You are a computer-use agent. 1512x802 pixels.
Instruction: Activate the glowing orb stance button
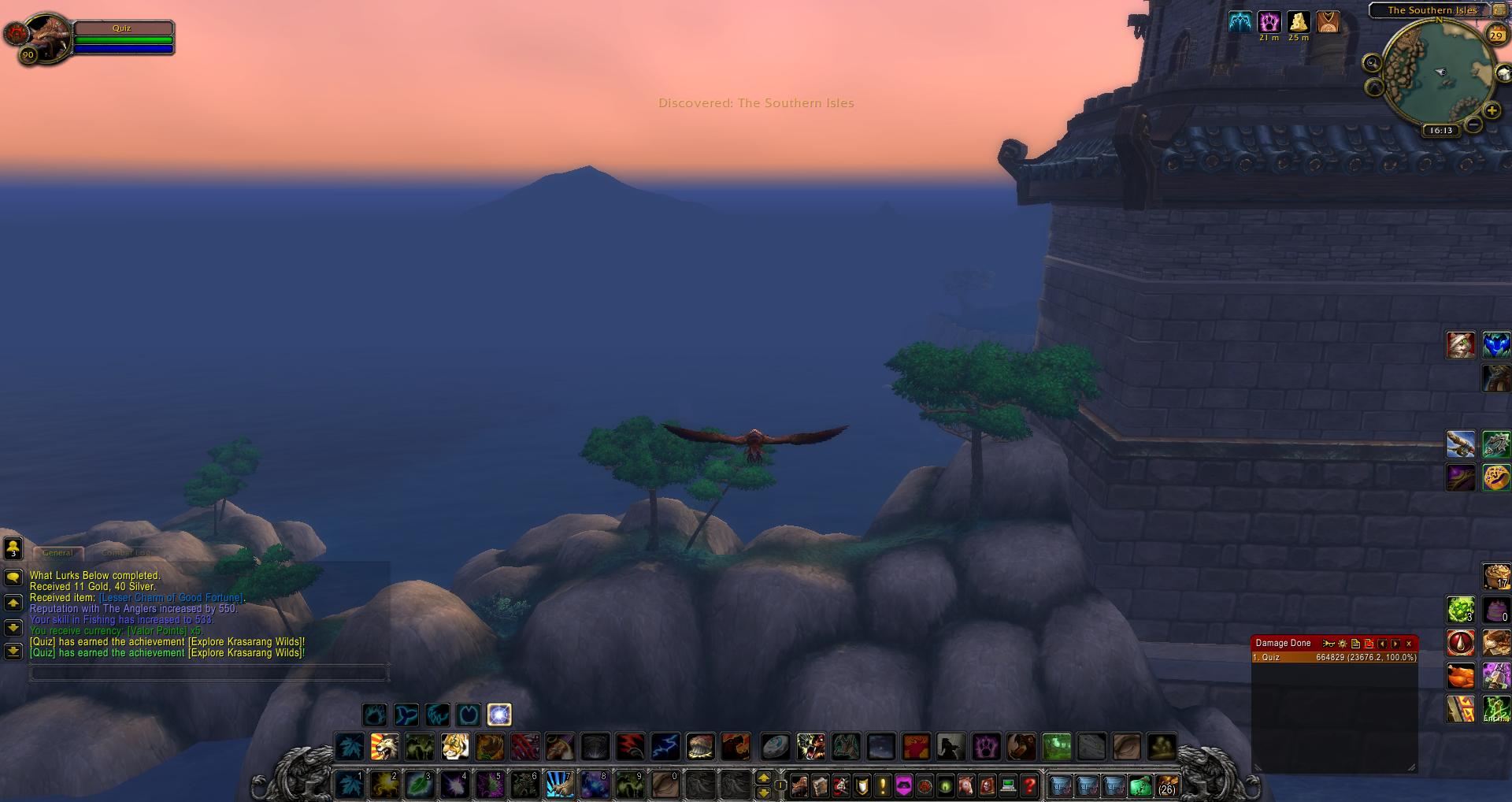click(x=499, y=715)
